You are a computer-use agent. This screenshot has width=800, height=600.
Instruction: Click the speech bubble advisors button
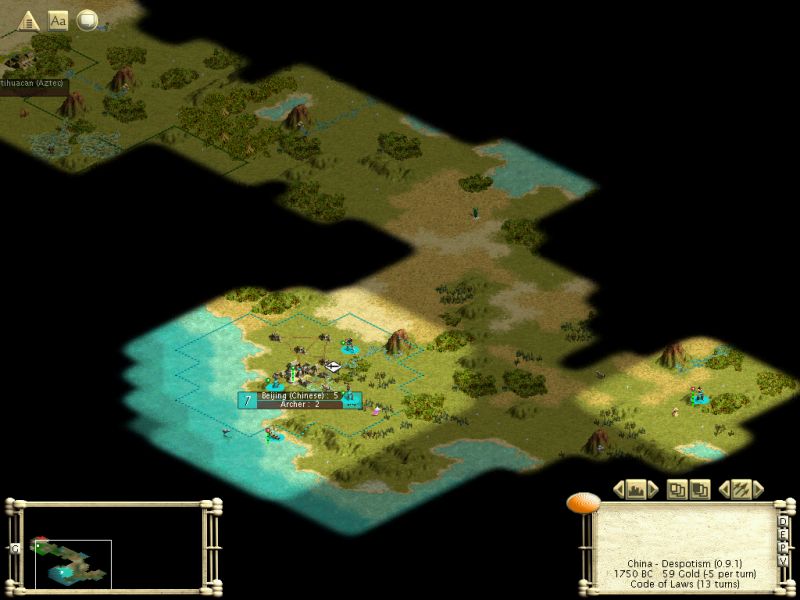(x=88, y=20)
